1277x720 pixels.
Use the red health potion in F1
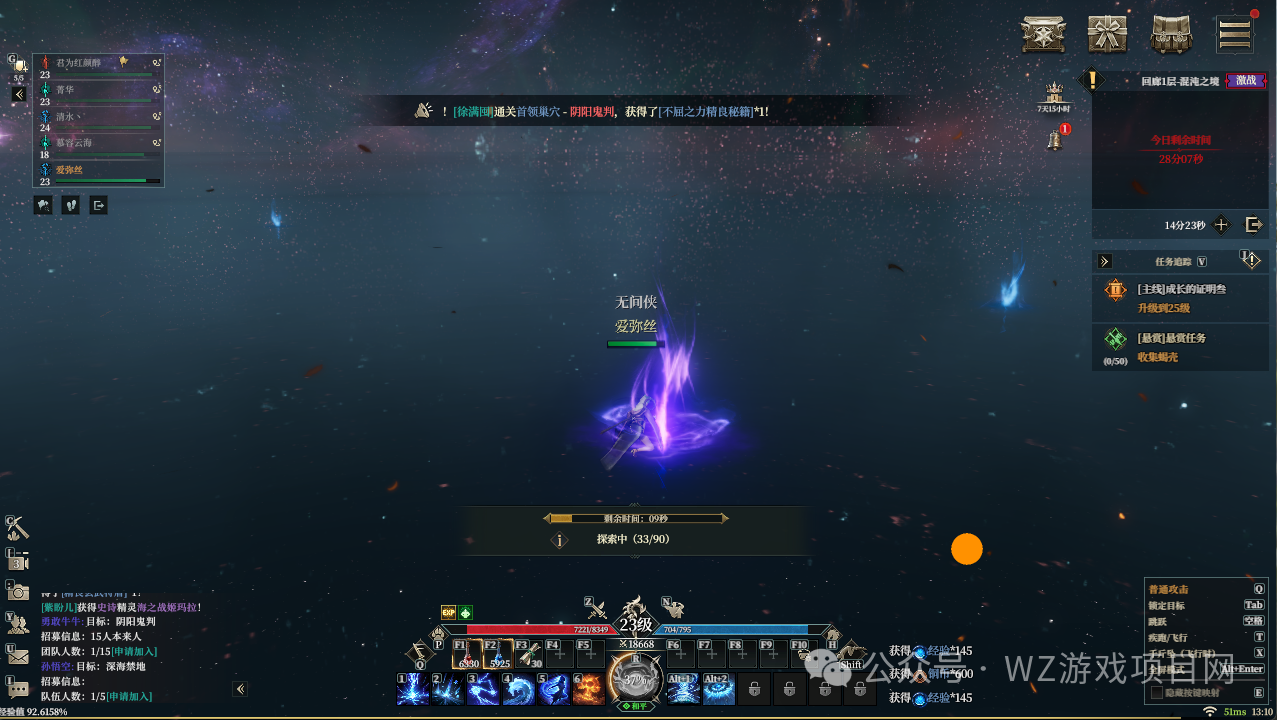tap(467, 654)
